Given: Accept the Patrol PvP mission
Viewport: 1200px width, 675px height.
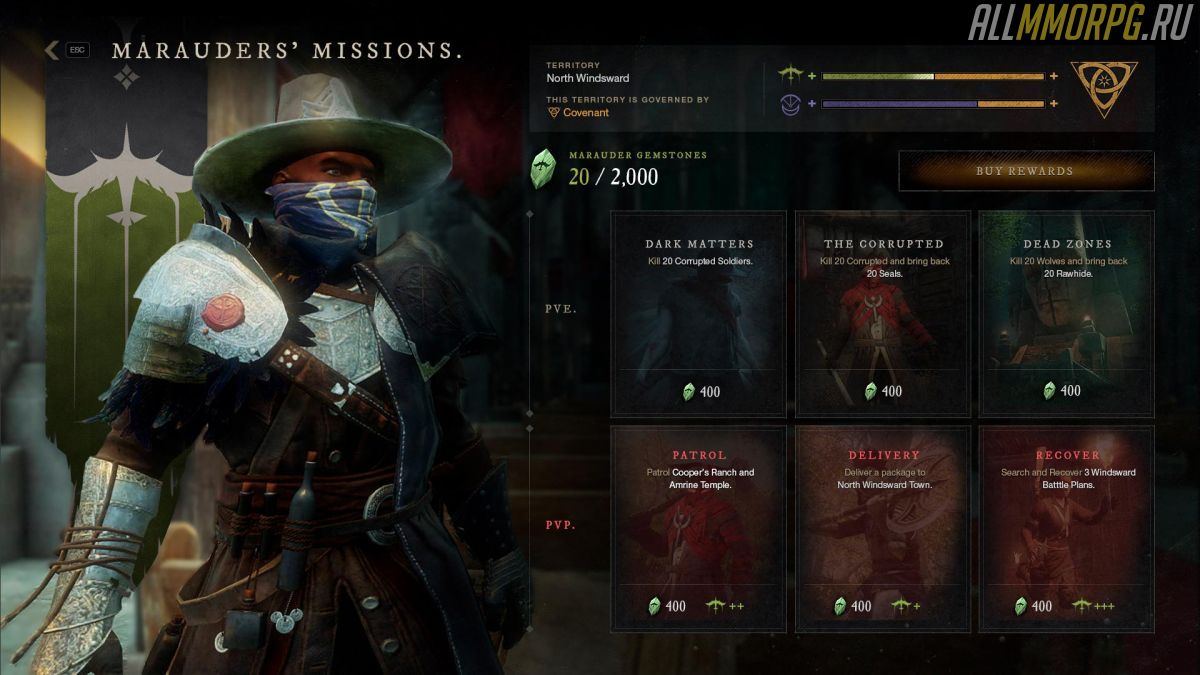Looking at the screenshot, I should pos(699,528).
